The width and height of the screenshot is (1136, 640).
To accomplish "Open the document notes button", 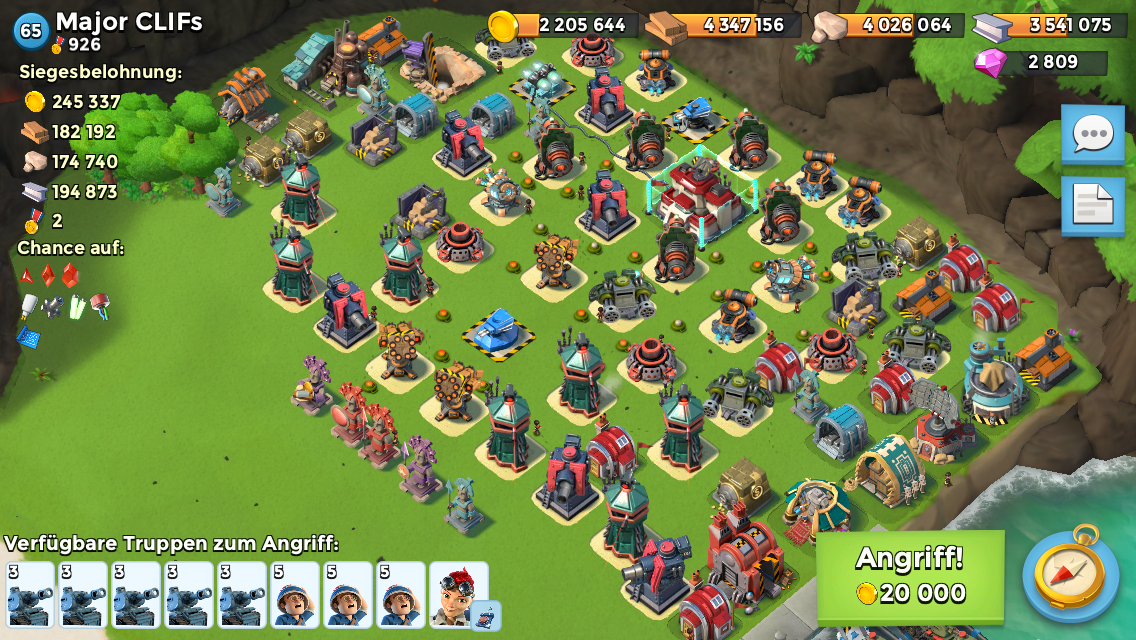I will [x=1092, y=205].
